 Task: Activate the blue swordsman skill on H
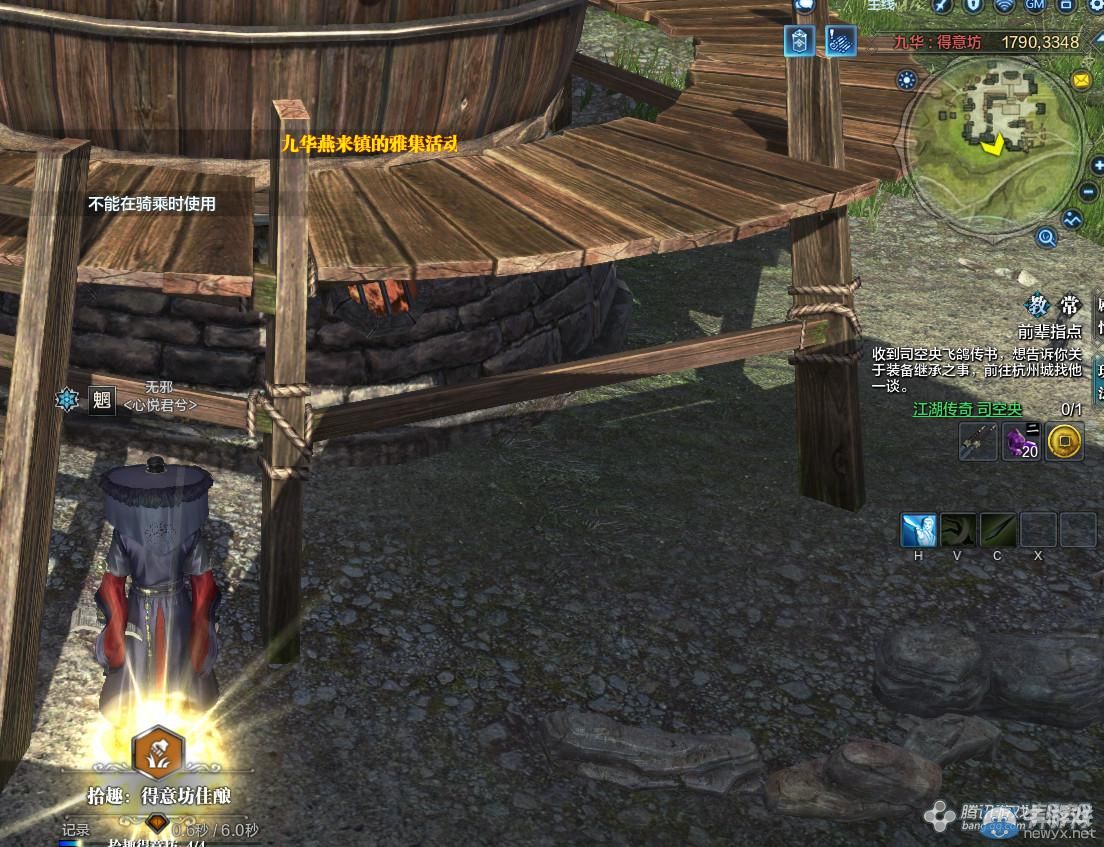pos(919,530)
